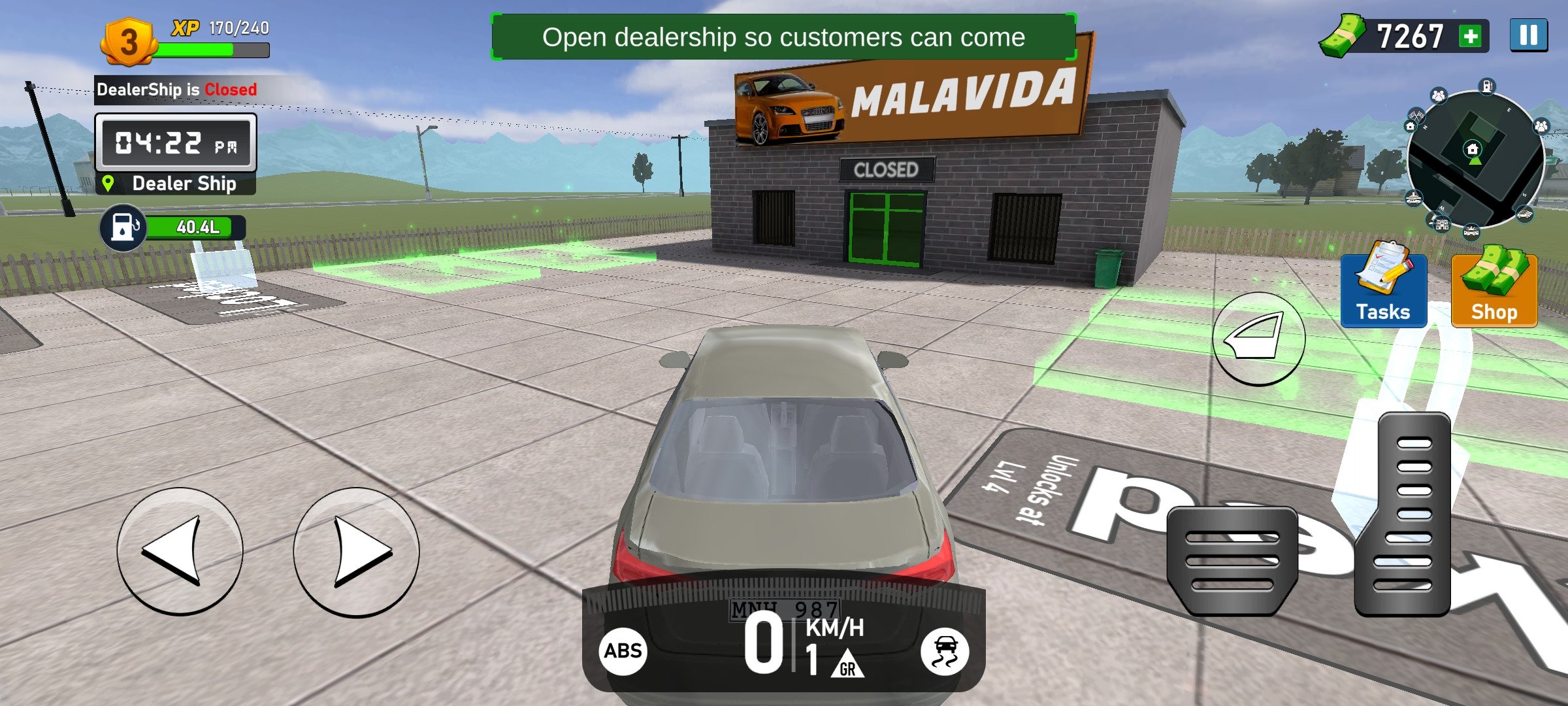This screenshot has height=706, width=1568.
Task: Step on the tall accelerator pedal
Action: pos(1405,513)
